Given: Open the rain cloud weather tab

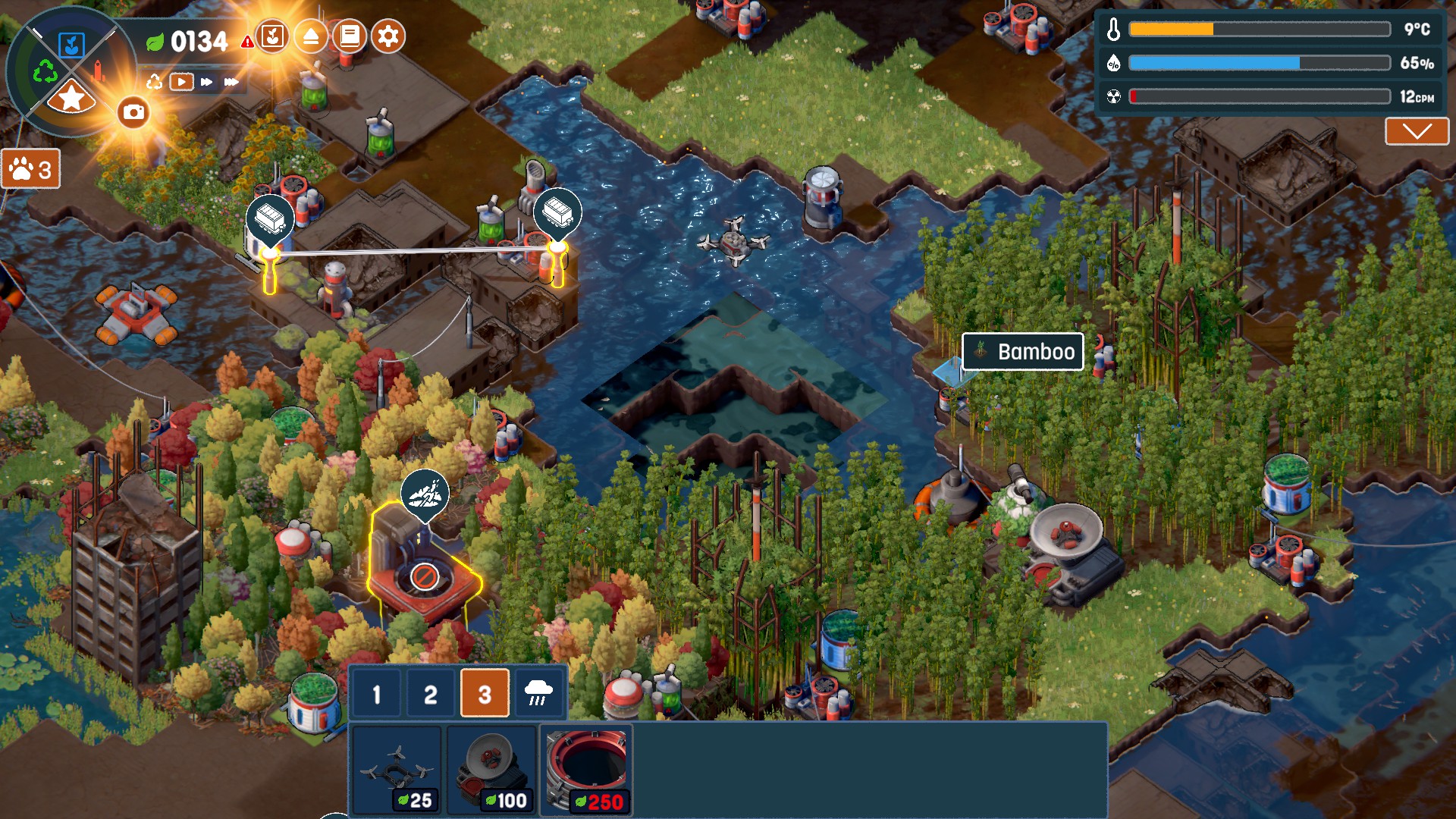Looking at the screenshot, I should click(x=538, y=693).
